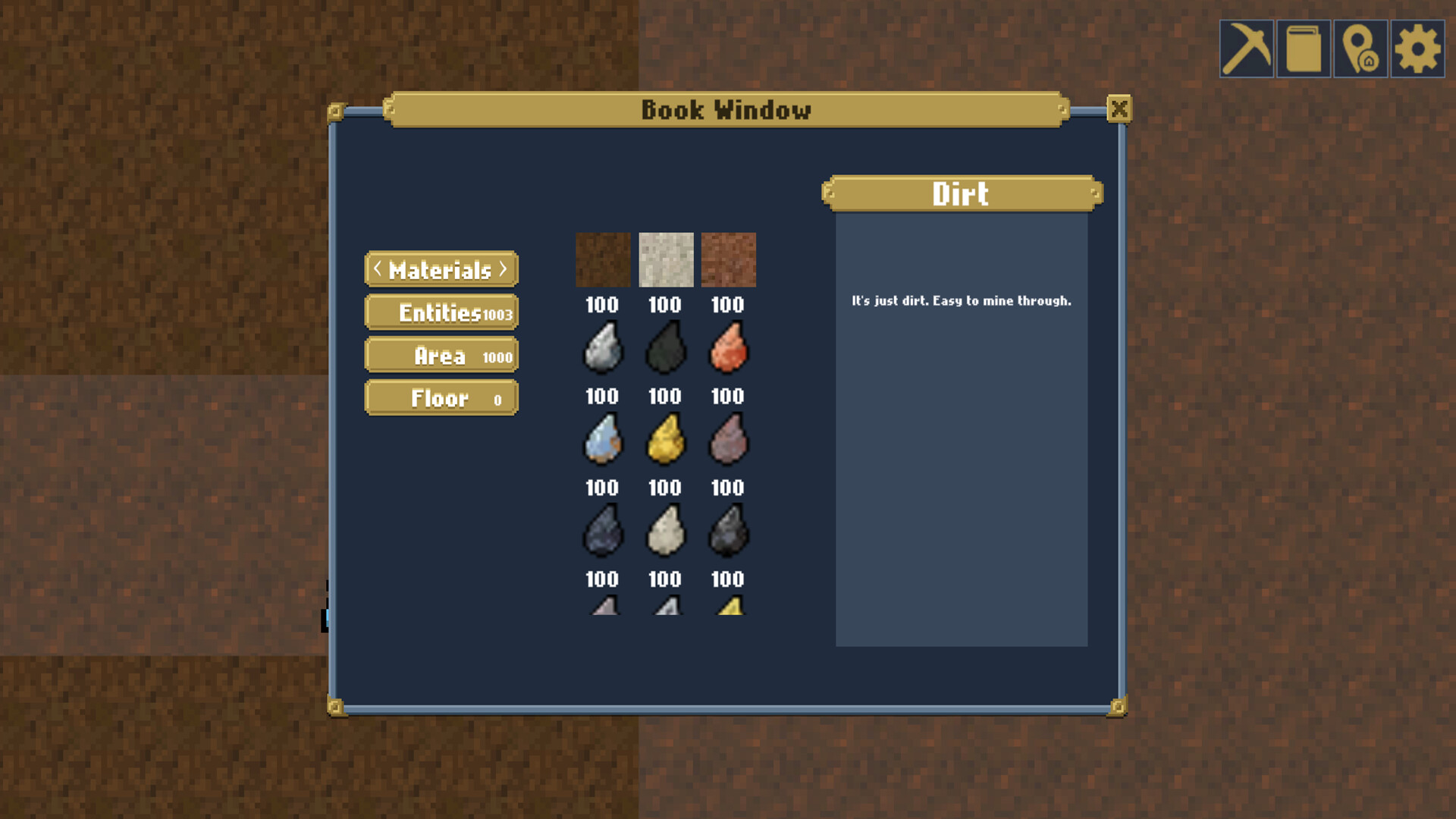
Task: Click the previous category chevron beside Materials
Action: 376,269
